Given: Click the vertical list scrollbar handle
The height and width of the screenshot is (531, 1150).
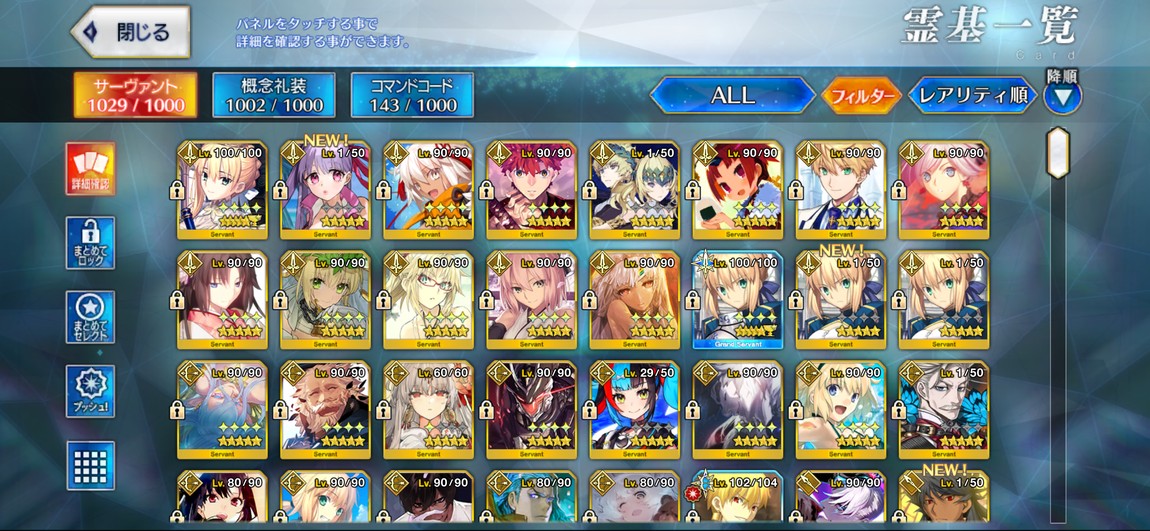Looking at the screenshot, I should (x=1057, y=153).
